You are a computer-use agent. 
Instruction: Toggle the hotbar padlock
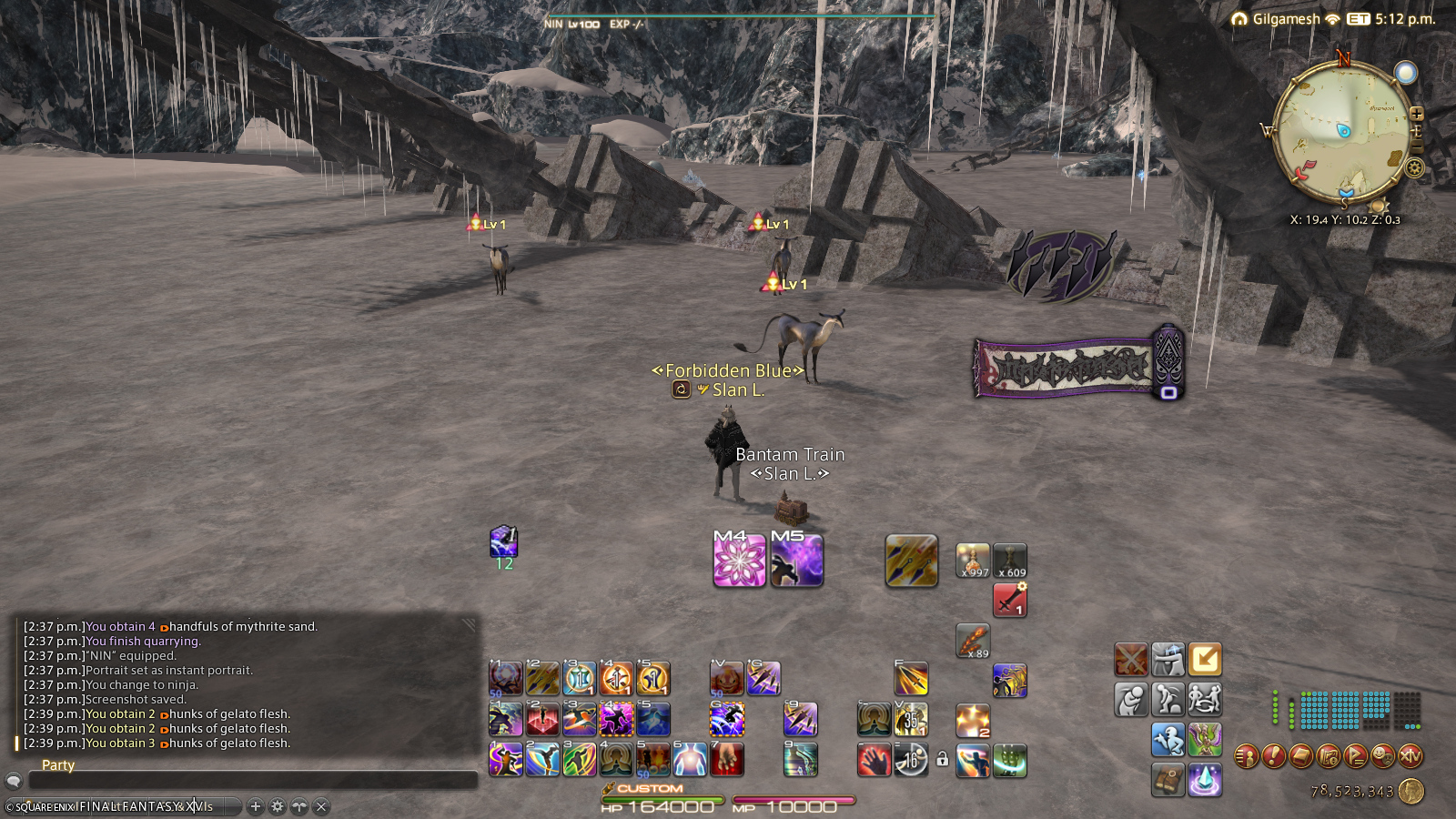click(943, 759)
